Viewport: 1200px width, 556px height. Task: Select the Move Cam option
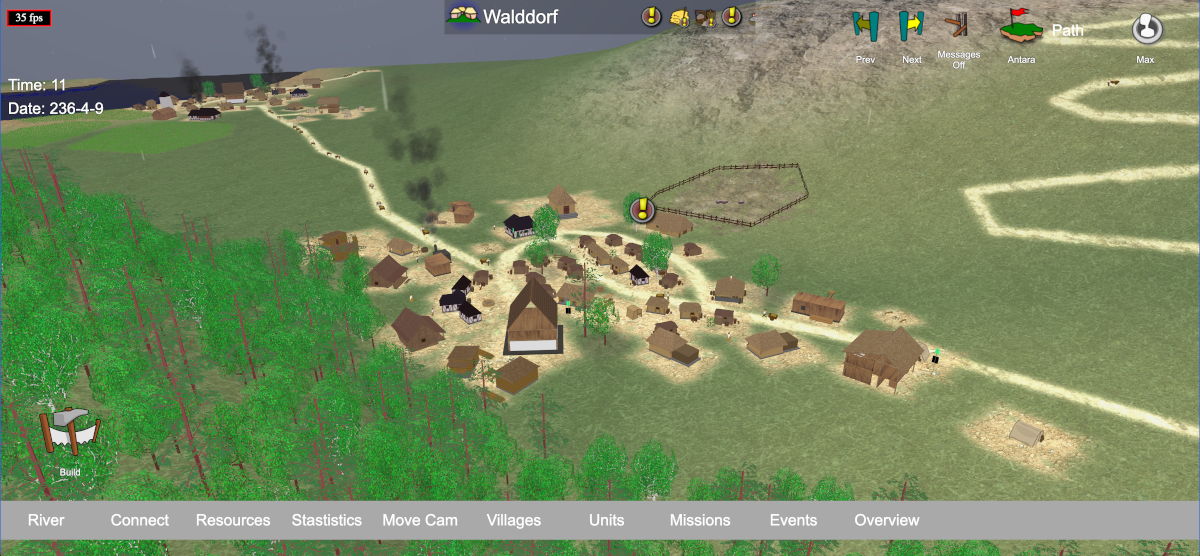(x=420, y=520)
